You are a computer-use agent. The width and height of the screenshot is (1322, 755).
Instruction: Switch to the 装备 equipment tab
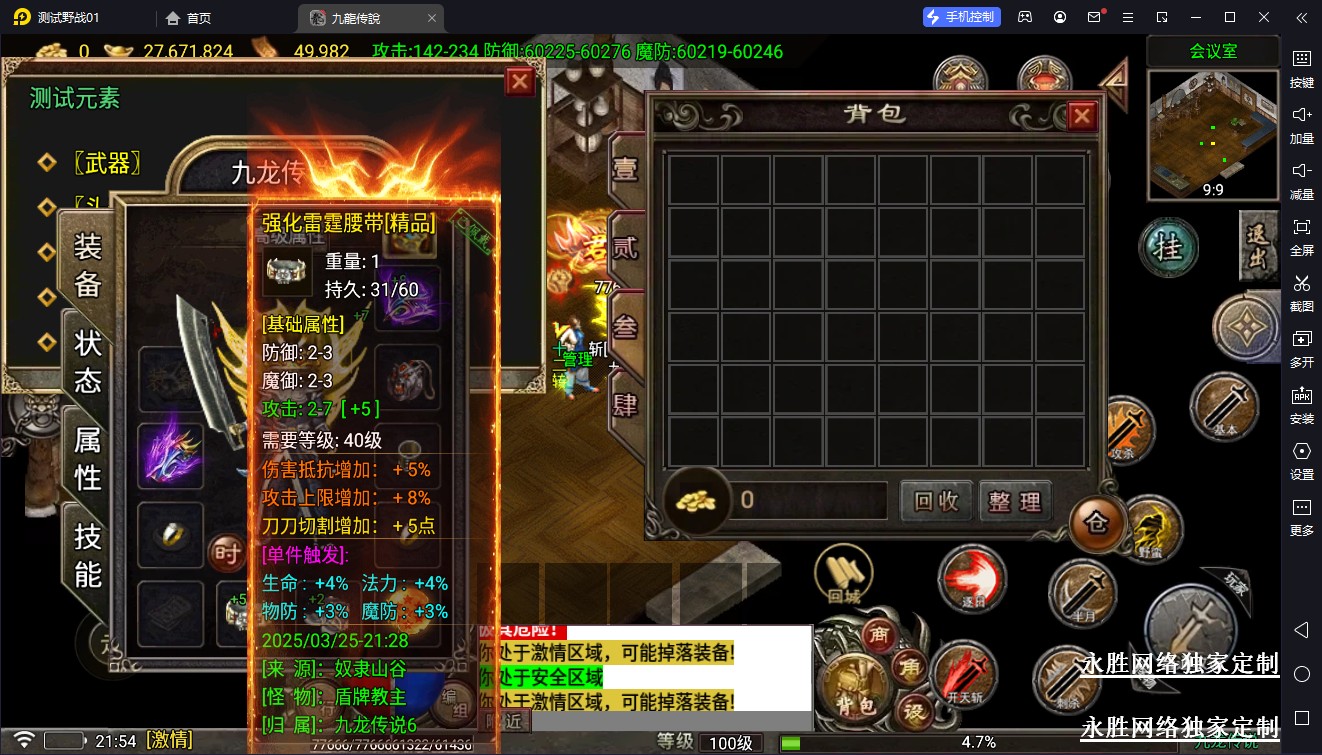pyautogui.click(x=88, y=265)
